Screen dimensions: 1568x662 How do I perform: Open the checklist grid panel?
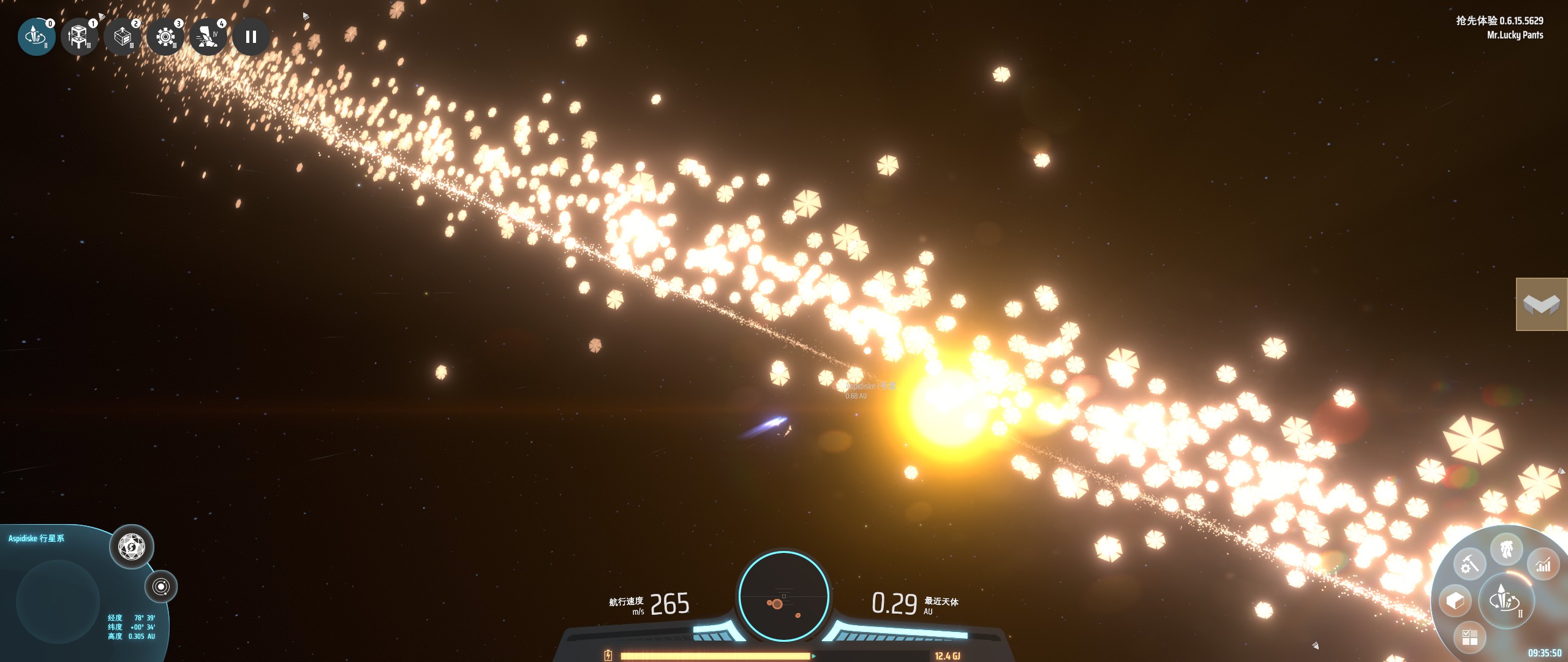tap(1469, 637)
